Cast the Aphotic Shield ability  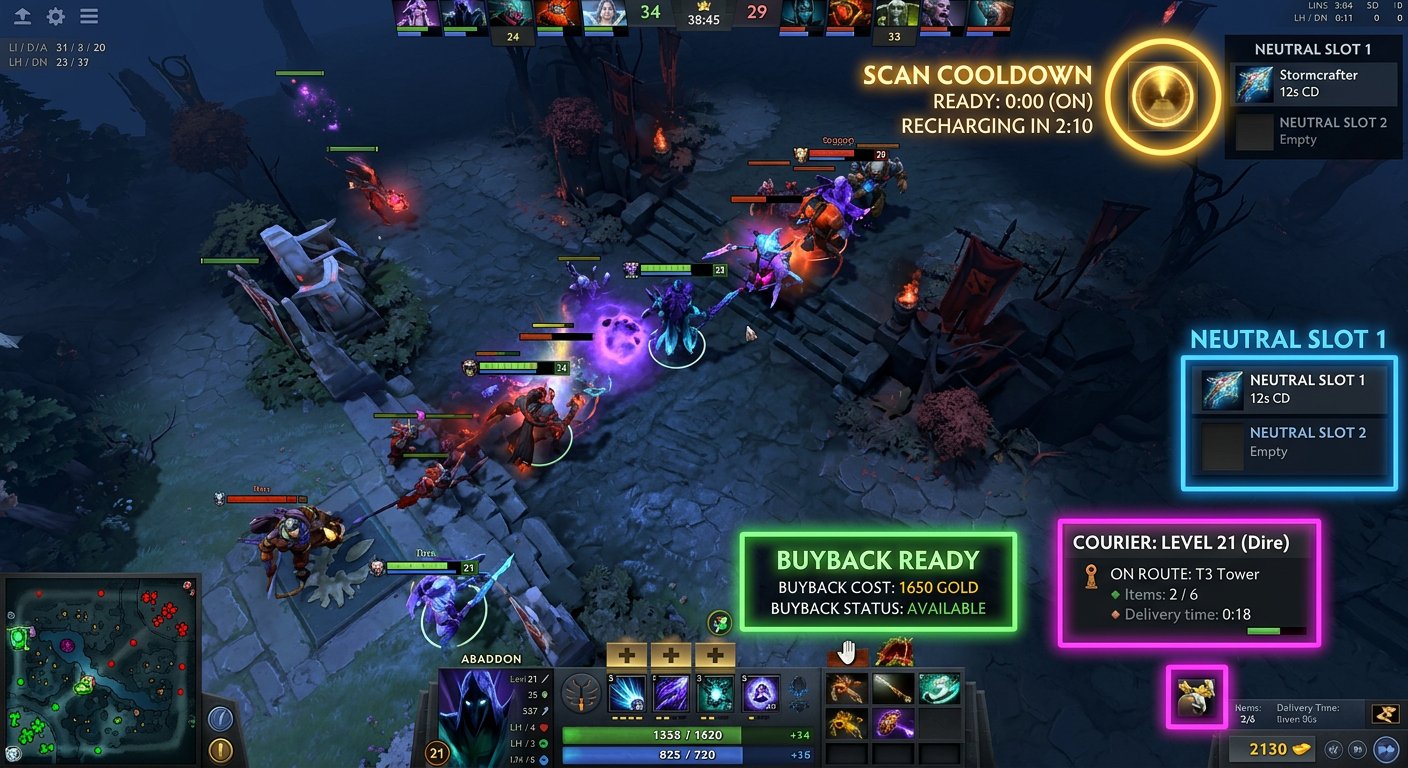[x=670, y=692]
